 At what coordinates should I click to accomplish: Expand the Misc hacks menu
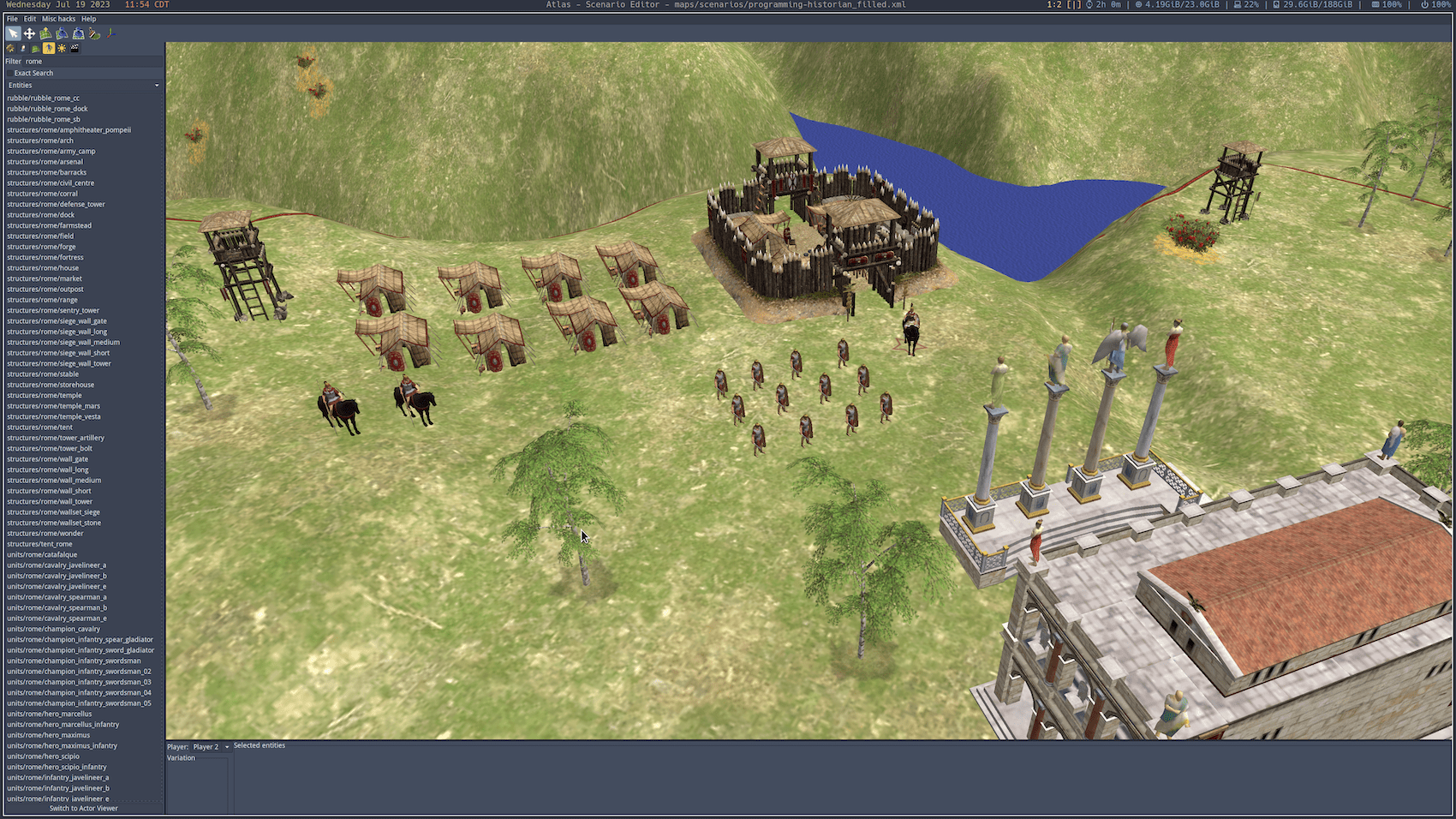click(x=57, y=18)
